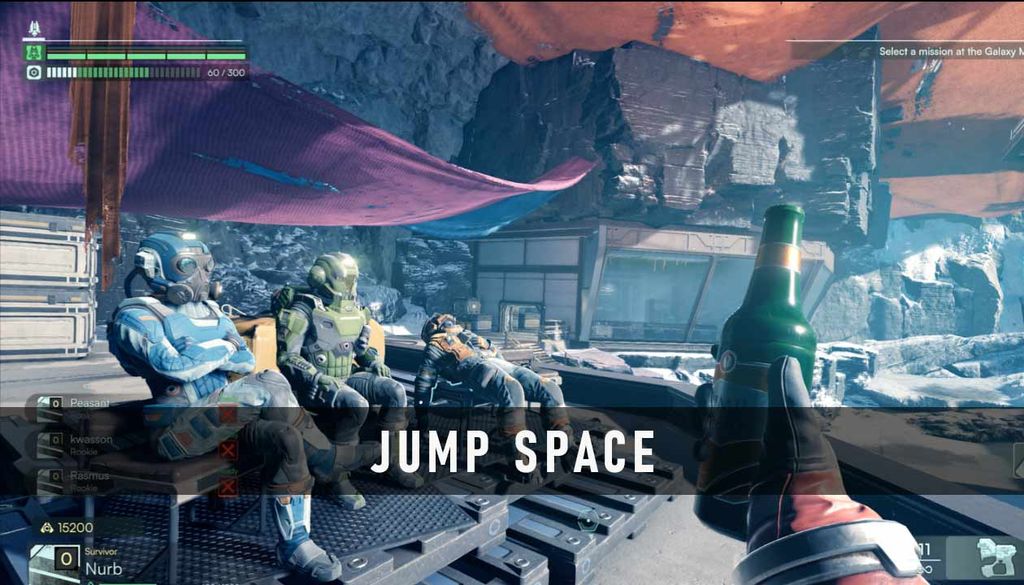The height and width of the screenshot is (585, 1024).
Task: Select Rasmus in the squad list
Action: pyautogui.click(x=88, y=476)
